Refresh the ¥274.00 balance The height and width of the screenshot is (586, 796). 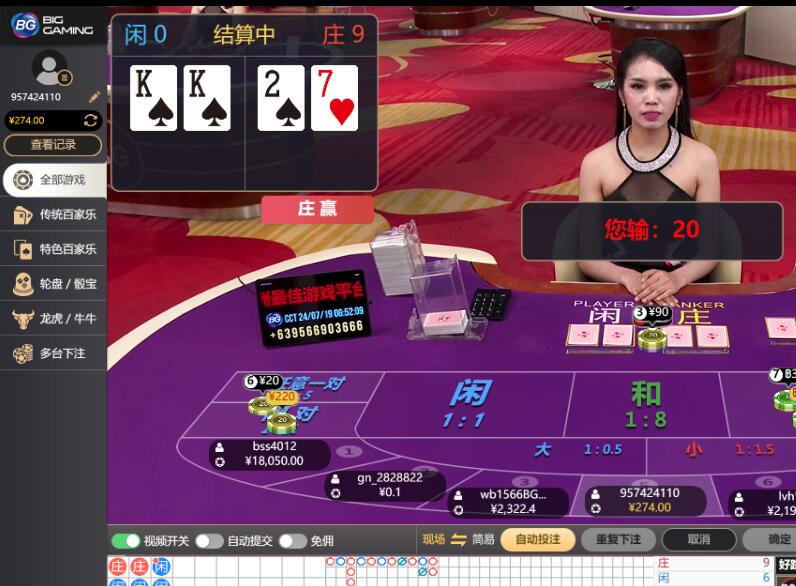point(90,120)
